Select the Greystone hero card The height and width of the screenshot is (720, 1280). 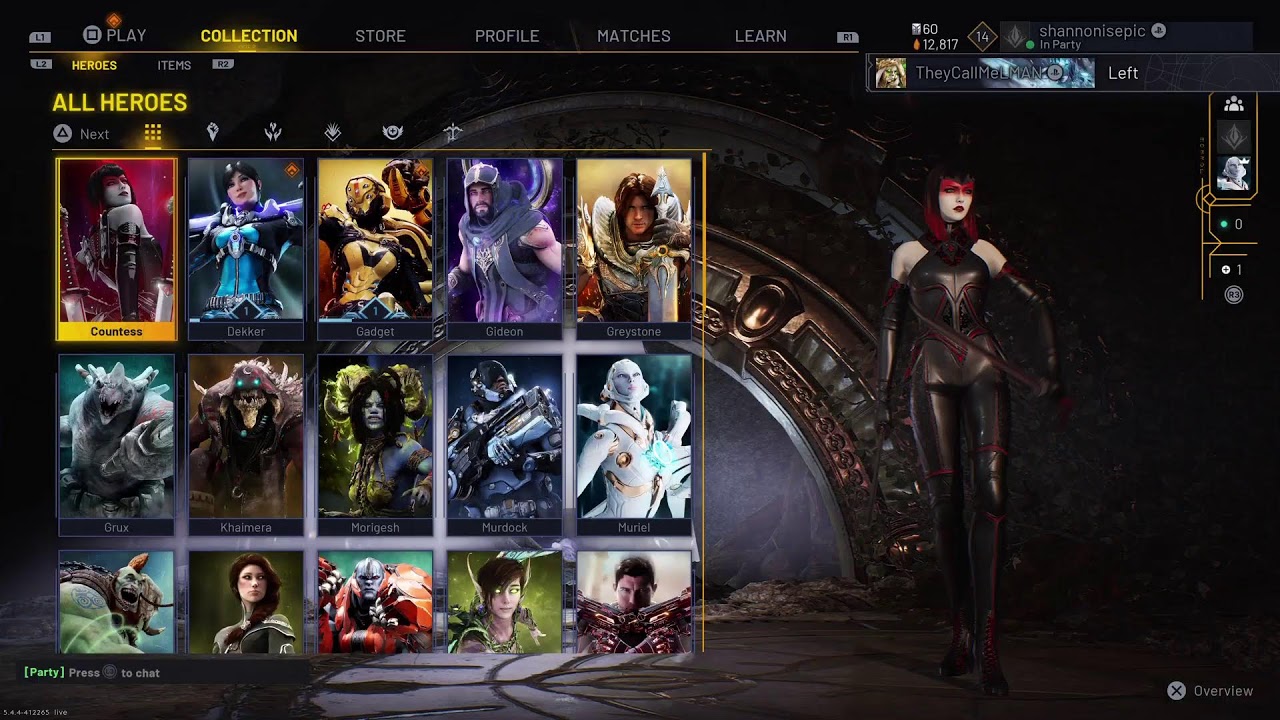[x=633, y=248]
